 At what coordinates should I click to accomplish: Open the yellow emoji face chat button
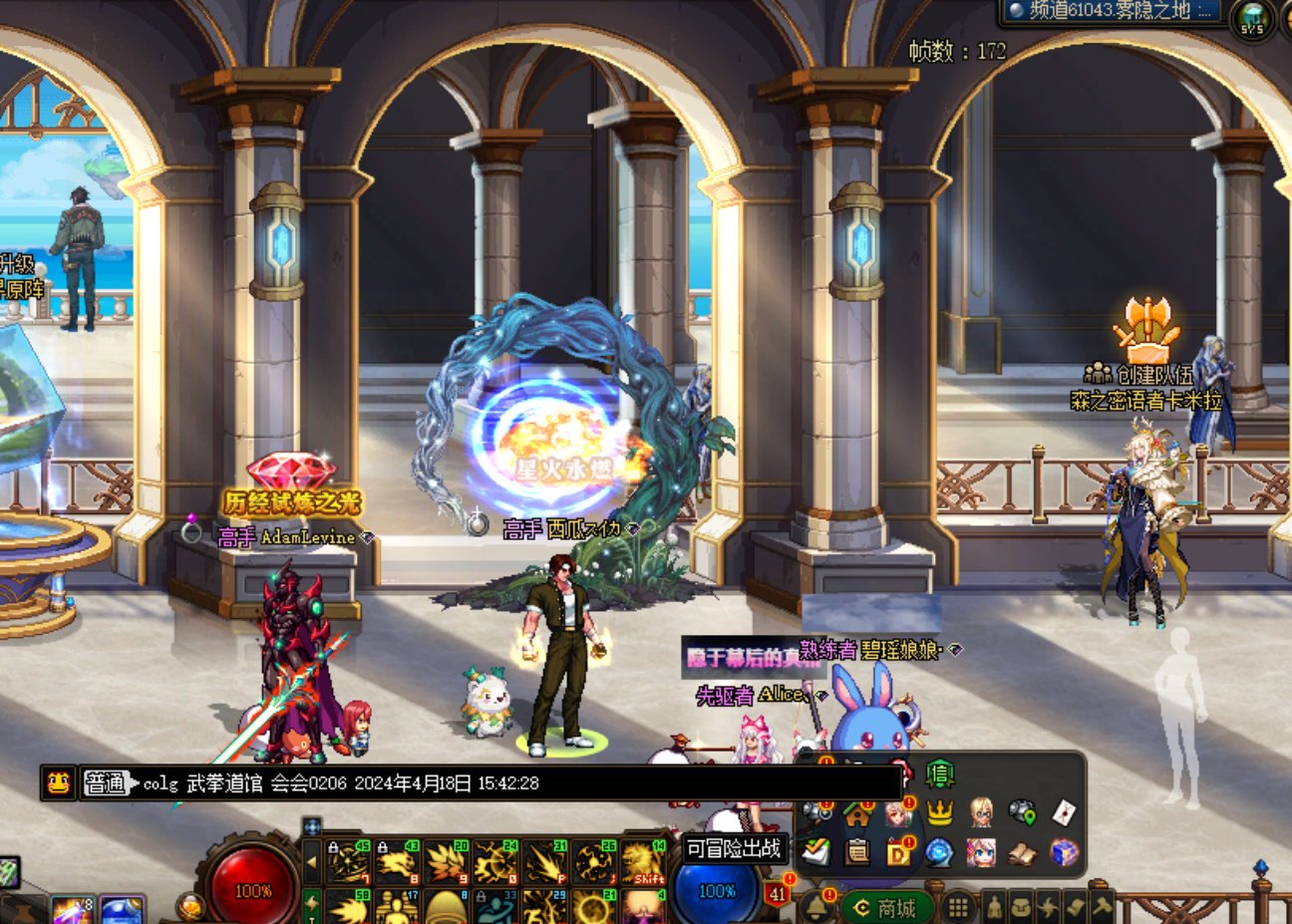(59, 782)
